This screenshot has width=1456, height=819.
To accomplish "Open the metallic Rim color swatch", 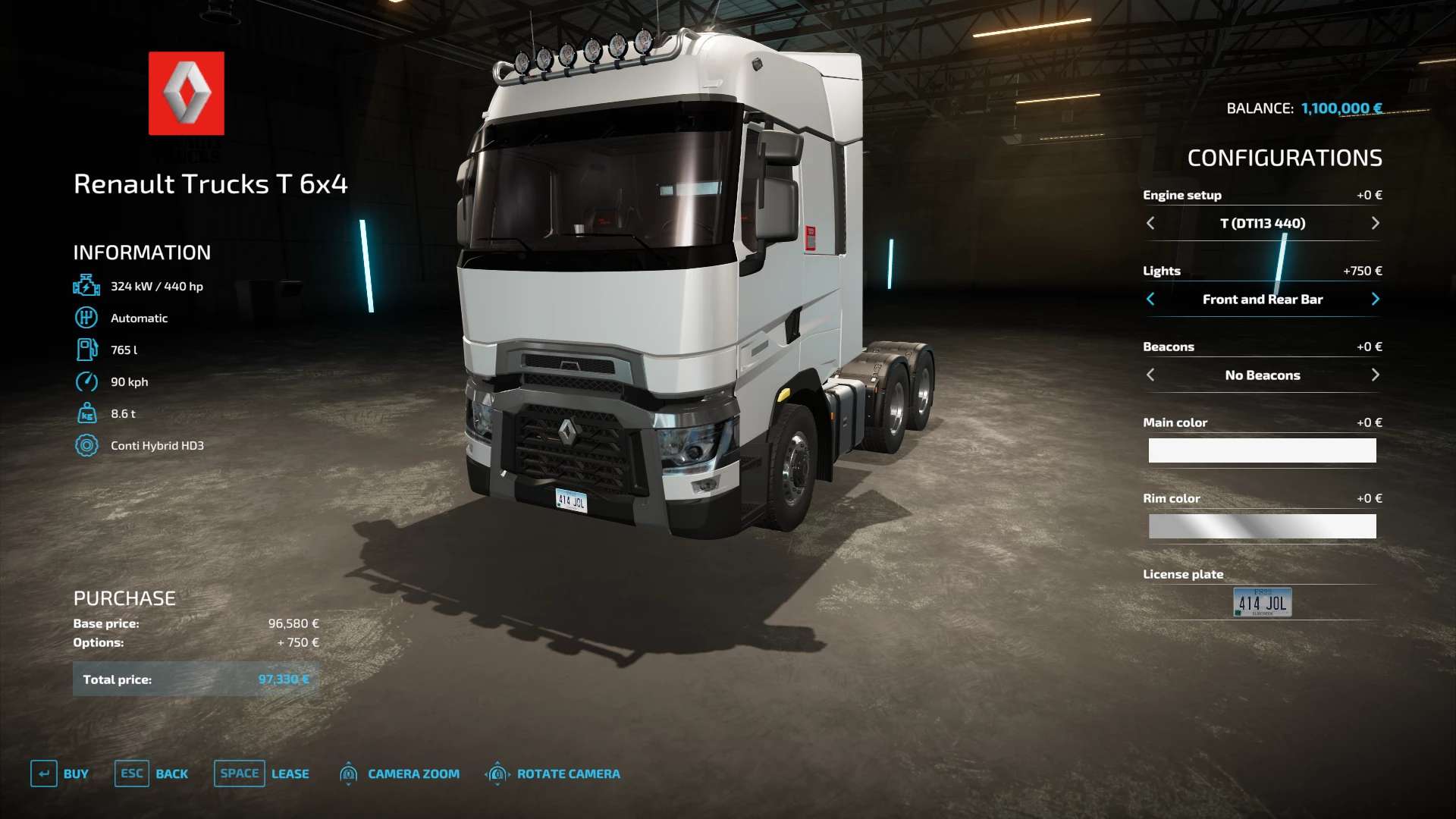I will [x=1262, y=526].
